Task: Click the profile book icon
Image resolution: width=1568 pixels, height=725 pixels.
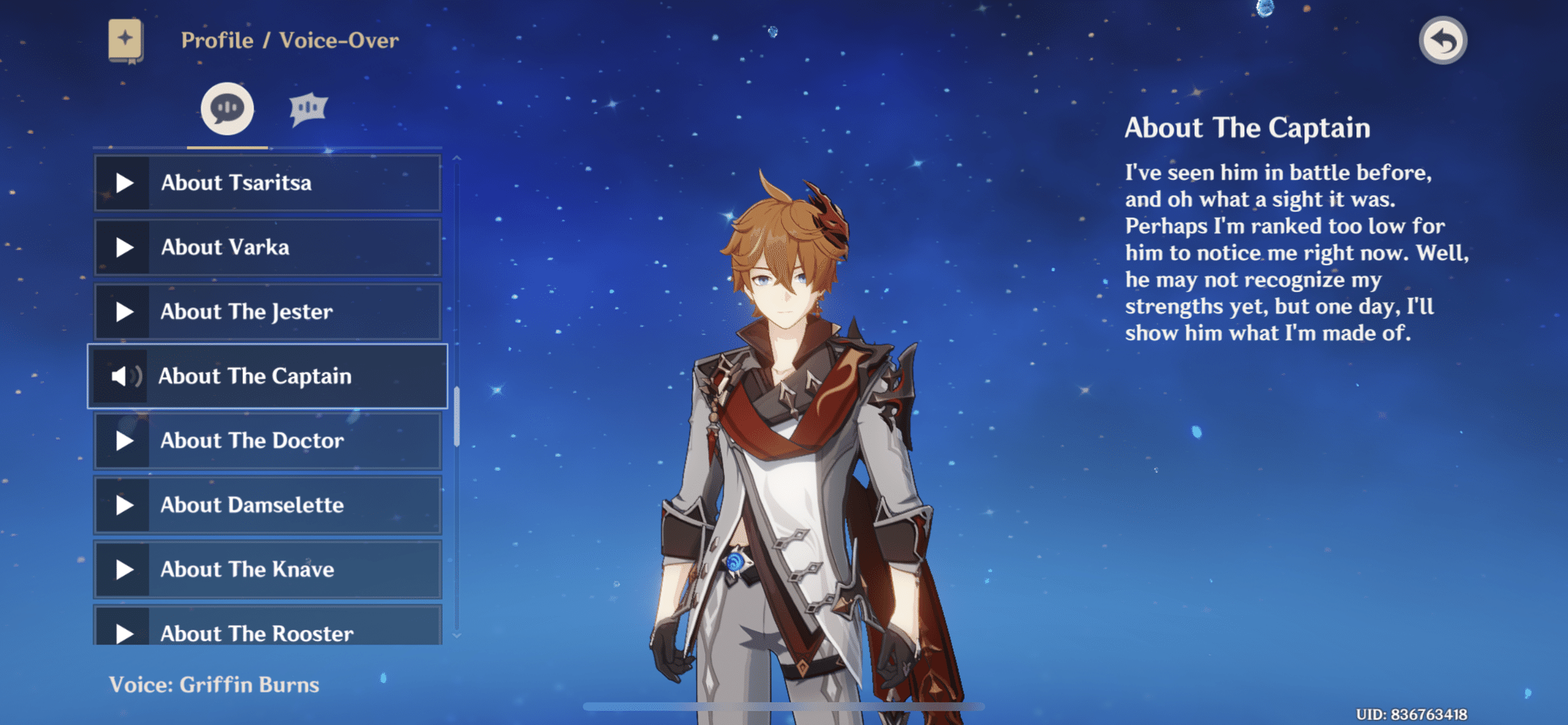Action: click(x=125, y=40)
